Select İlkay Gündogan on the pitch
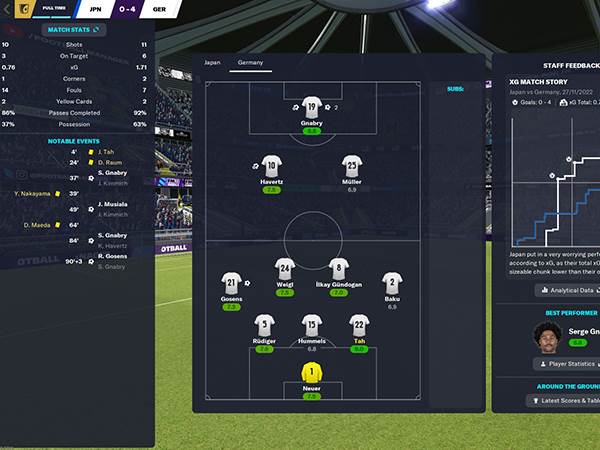This screenshot has height=450, width=600. 339,270
